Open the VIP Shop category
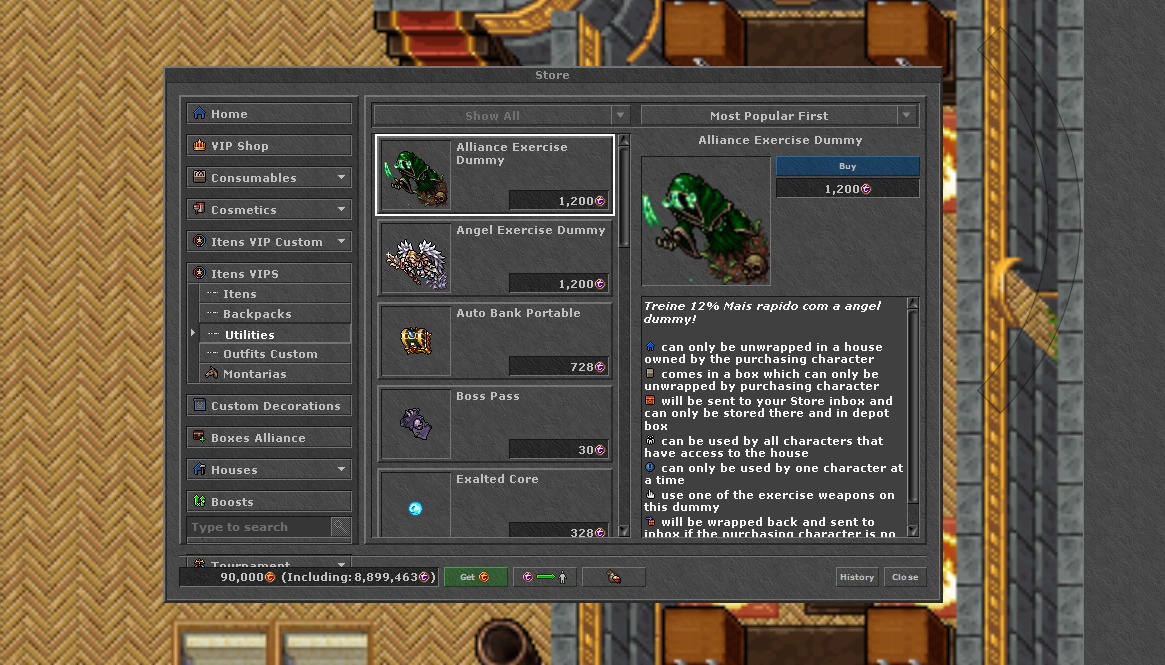Viewport: 1165px width, 665px height. (x=269, y=146)
